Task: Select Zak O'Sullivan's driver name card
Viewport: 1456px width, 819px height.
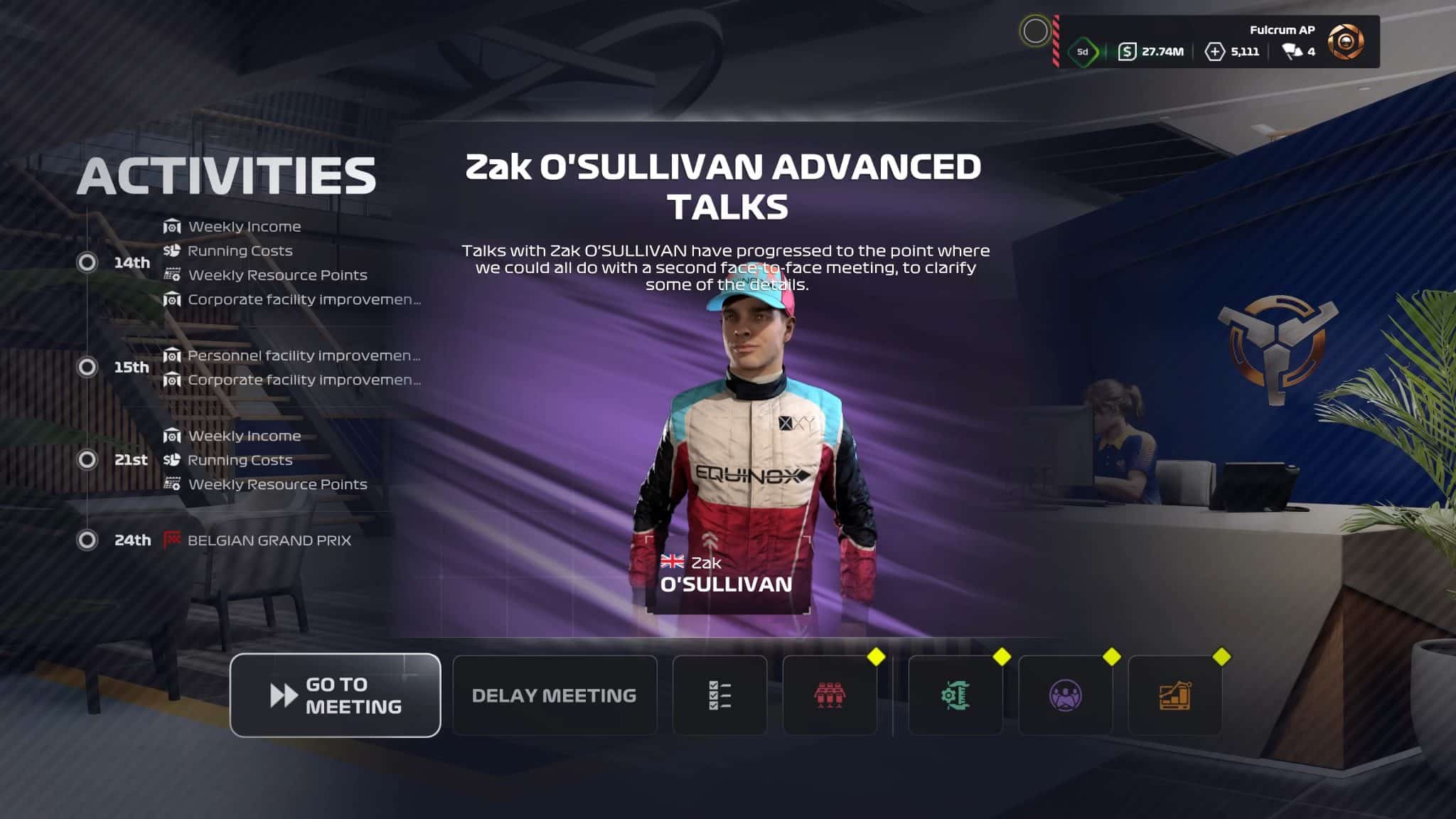Action: tap(727, 574)
